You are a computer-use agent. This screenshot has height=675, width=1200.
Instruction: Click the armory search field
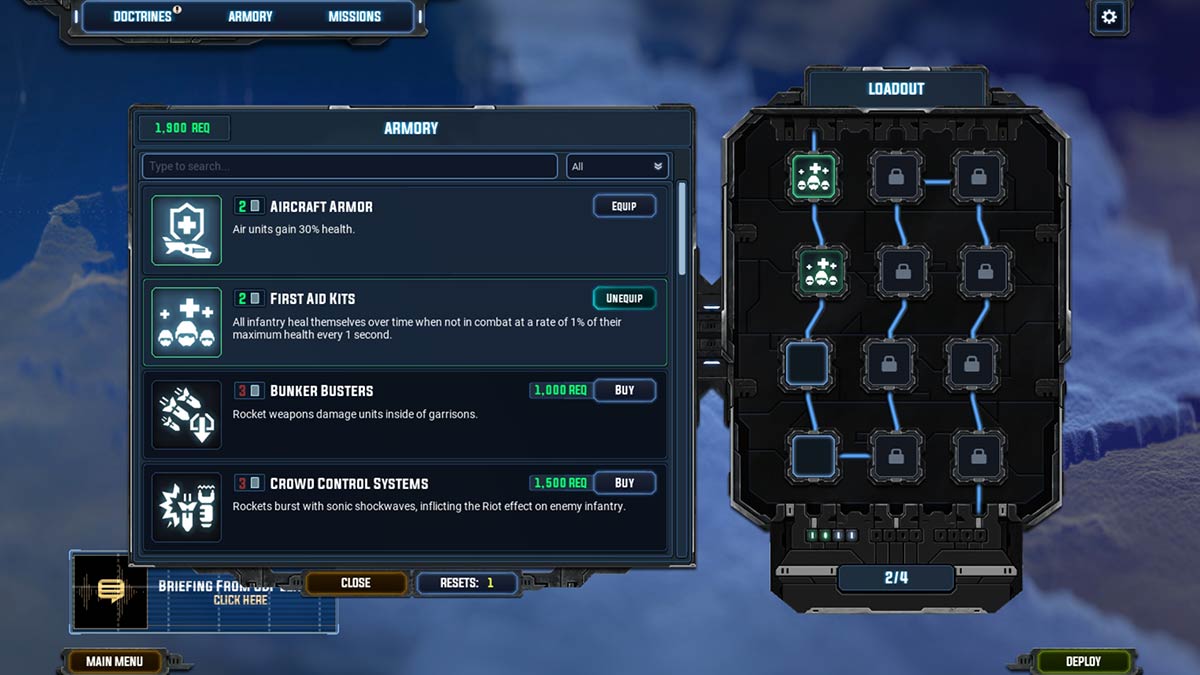click(349, 166)
